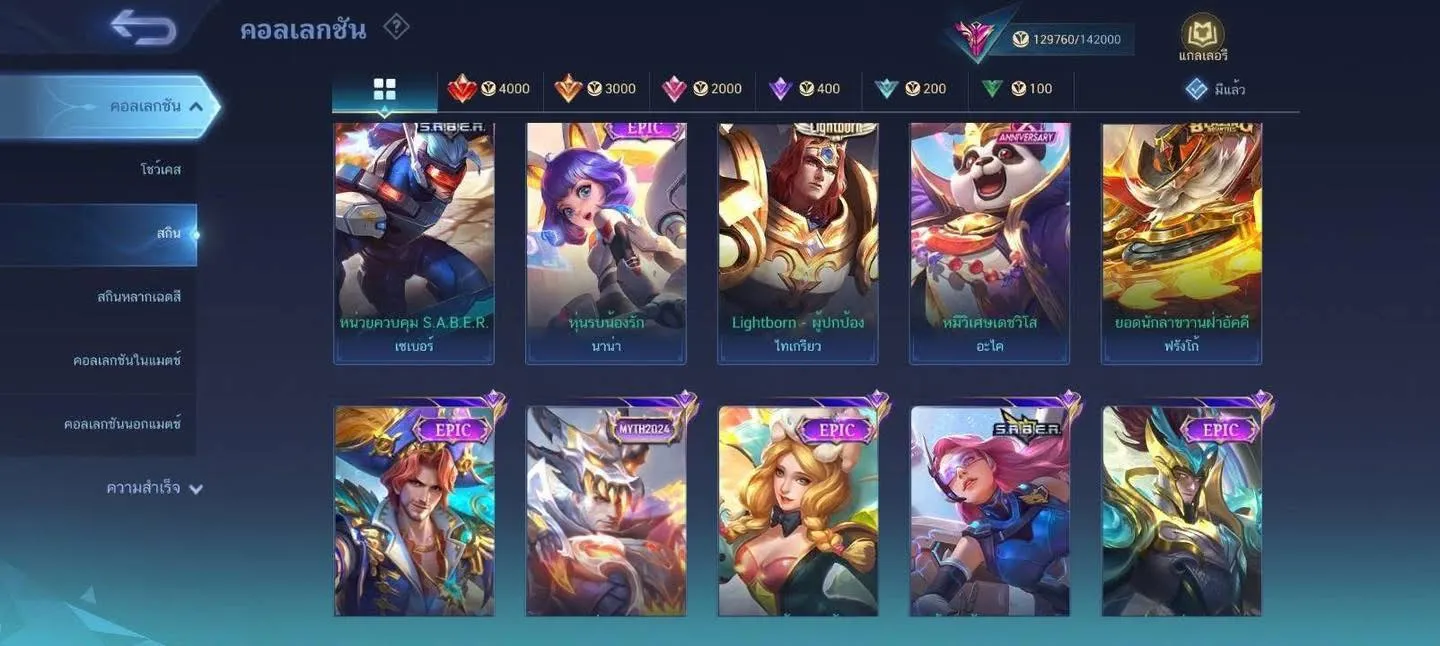
Task: Filter skins by the 4000 point tier
Action: tap(490, 89)
